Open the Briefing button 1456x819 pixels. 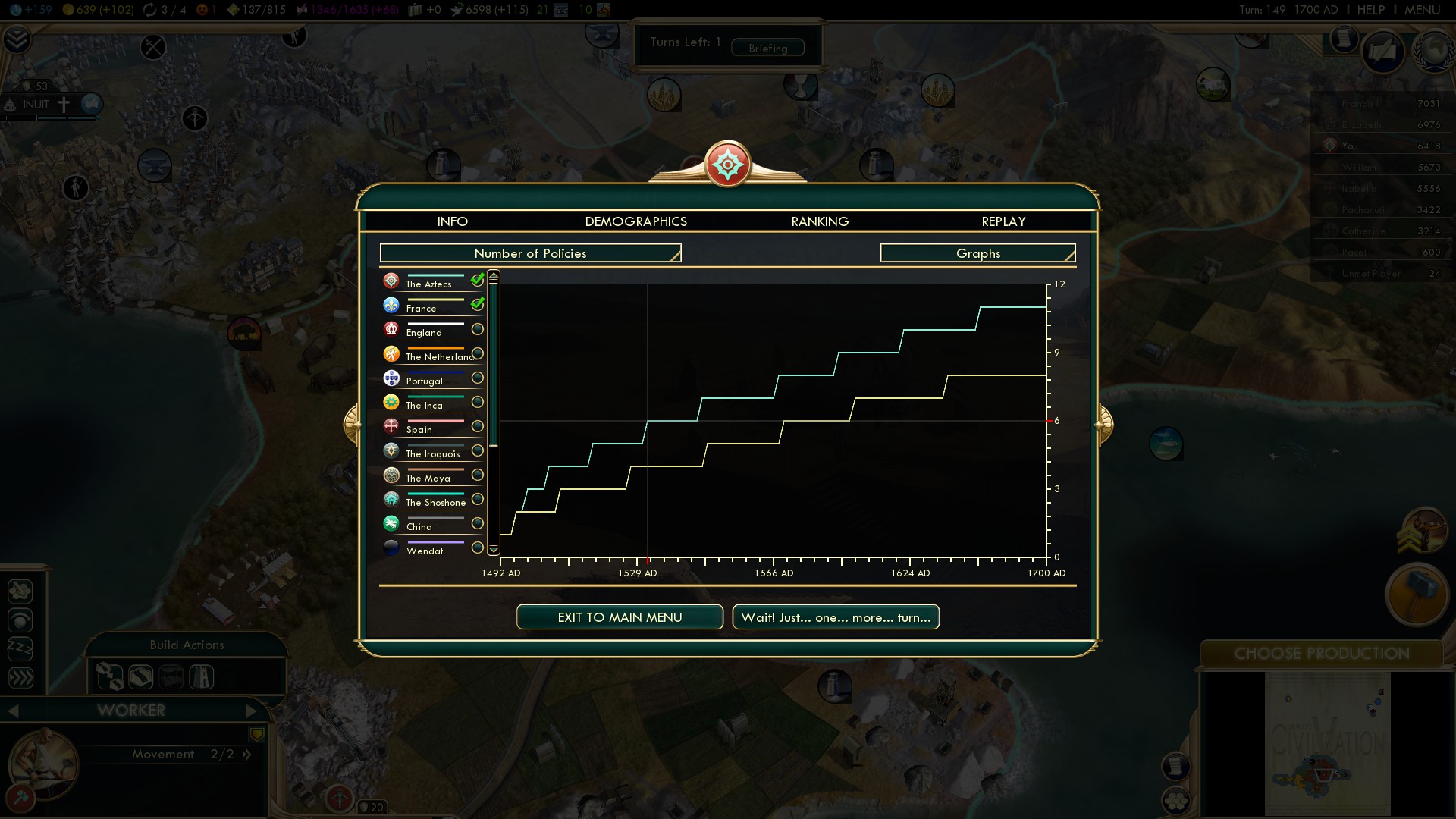click(767, 49)
